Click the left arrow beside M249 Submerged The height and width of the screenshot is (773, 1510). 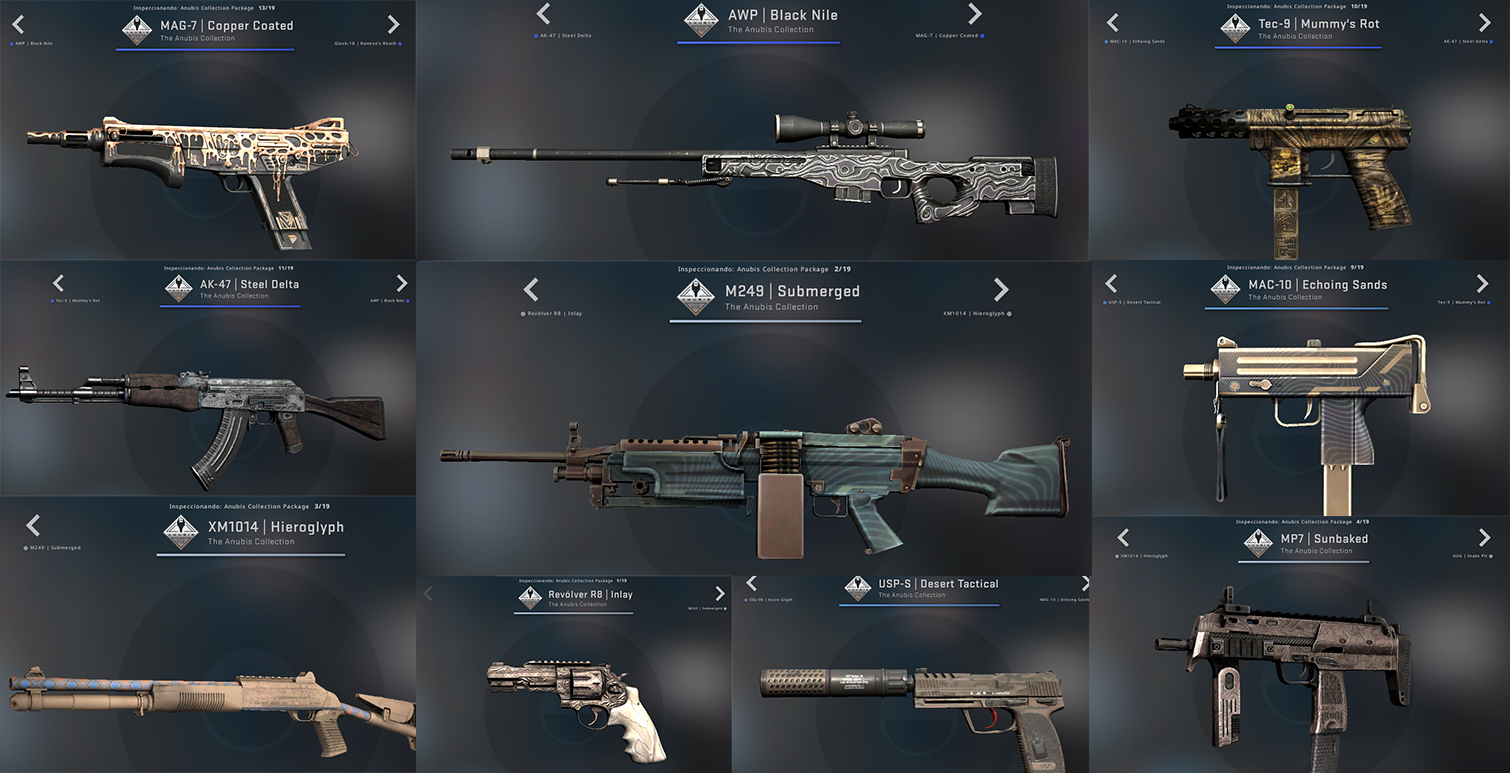pos(531,290)
